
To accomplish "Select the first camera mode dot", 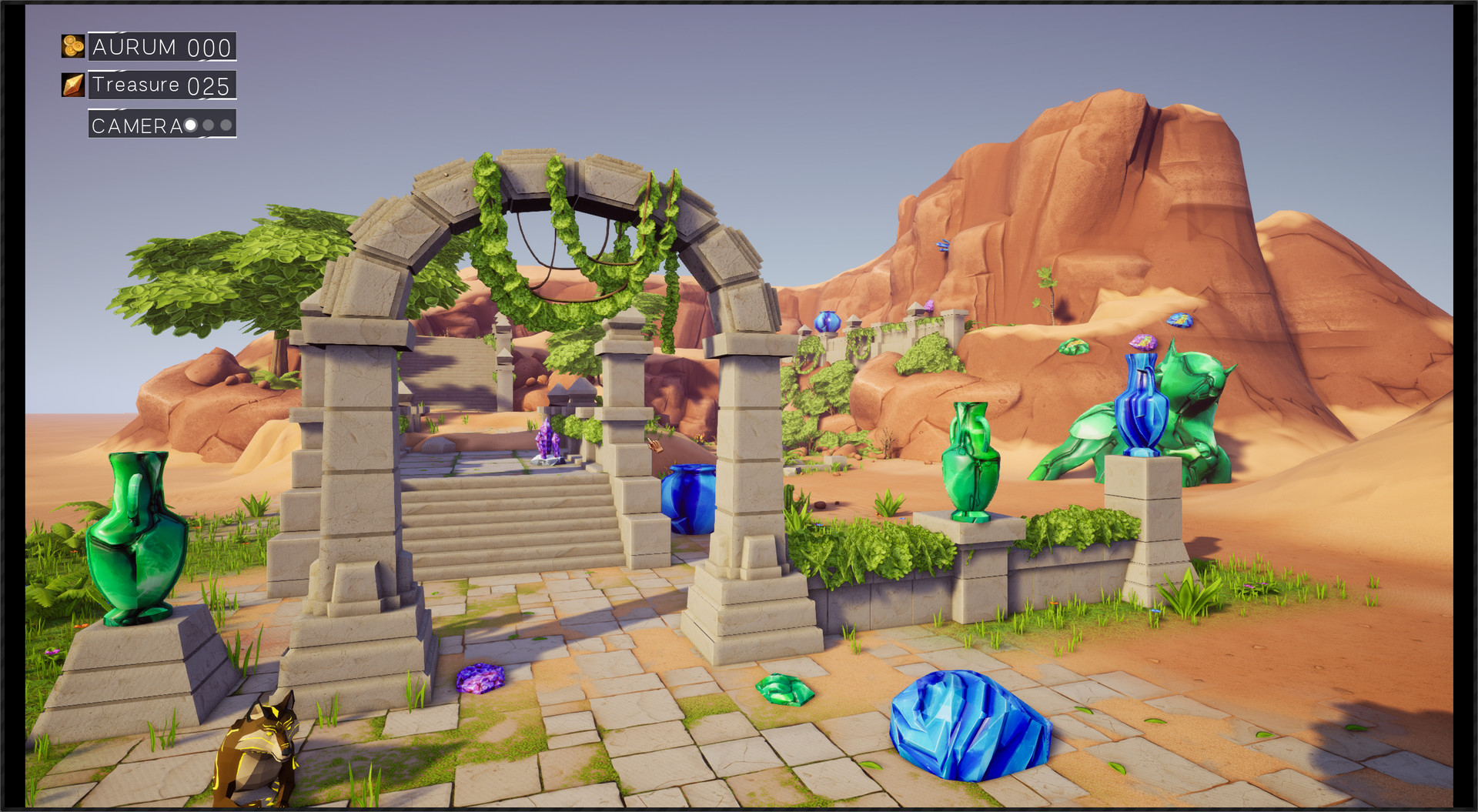I will point(189,125).
